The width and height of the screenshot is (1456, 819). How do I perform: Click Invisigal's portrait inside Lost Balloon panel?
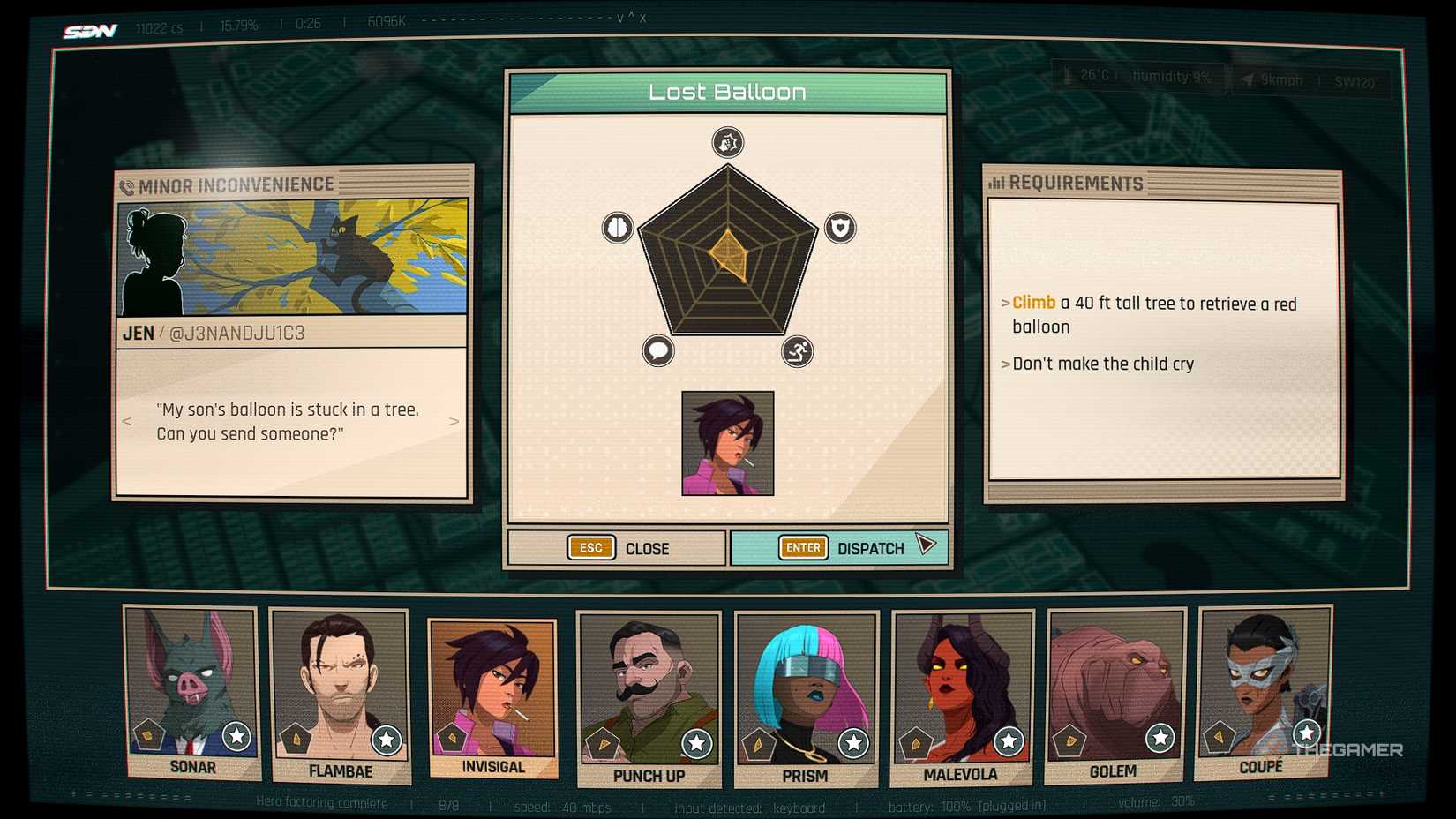(727, 443)
